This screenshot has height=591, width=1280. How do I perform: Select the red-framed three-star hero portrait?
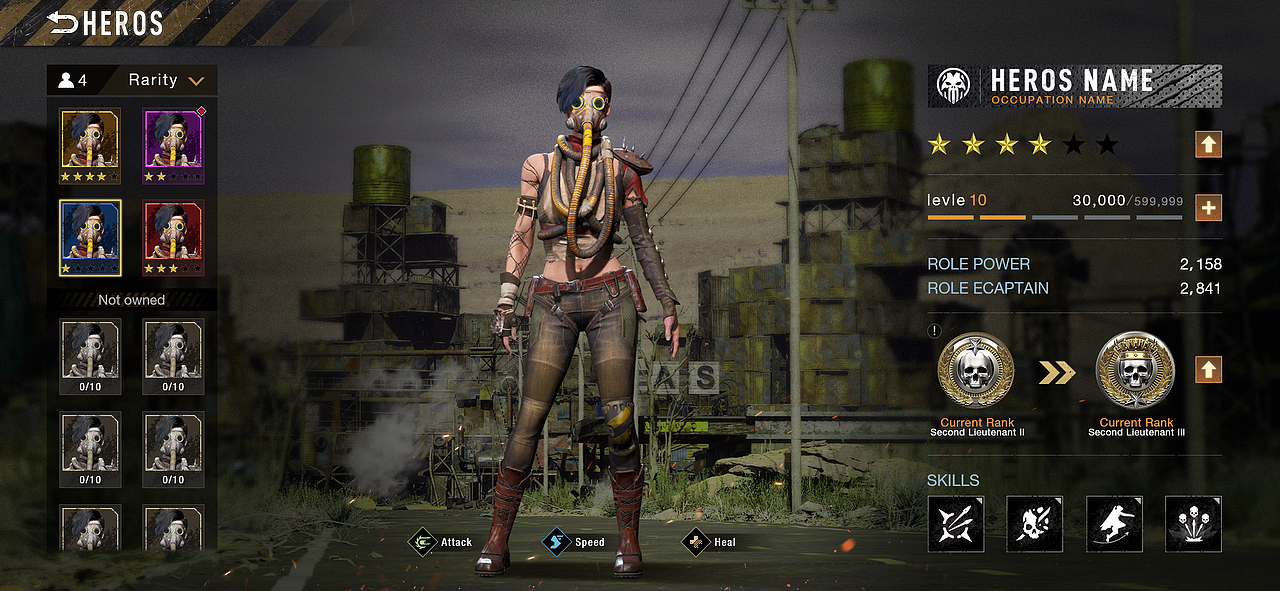coord(173,238)
